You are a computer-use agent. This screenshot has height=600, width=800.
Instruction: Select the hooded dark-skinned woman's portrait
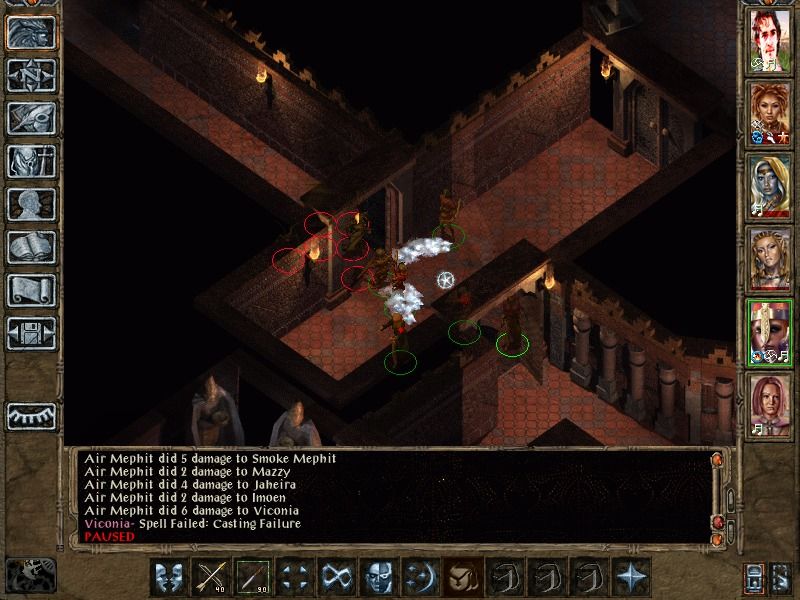tap(771, 183)
